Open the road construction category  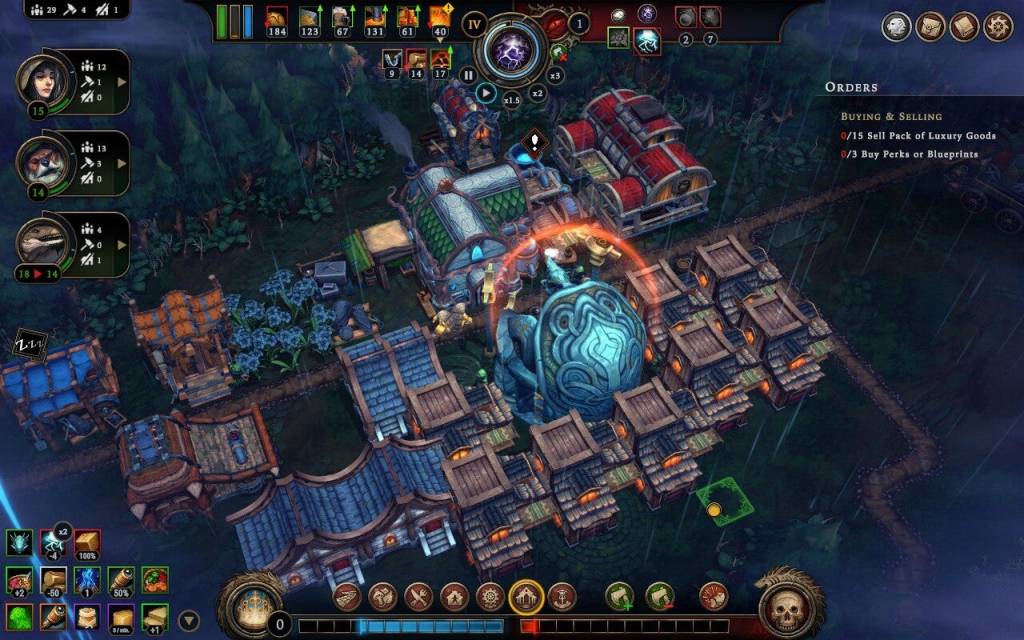point(347,597)
